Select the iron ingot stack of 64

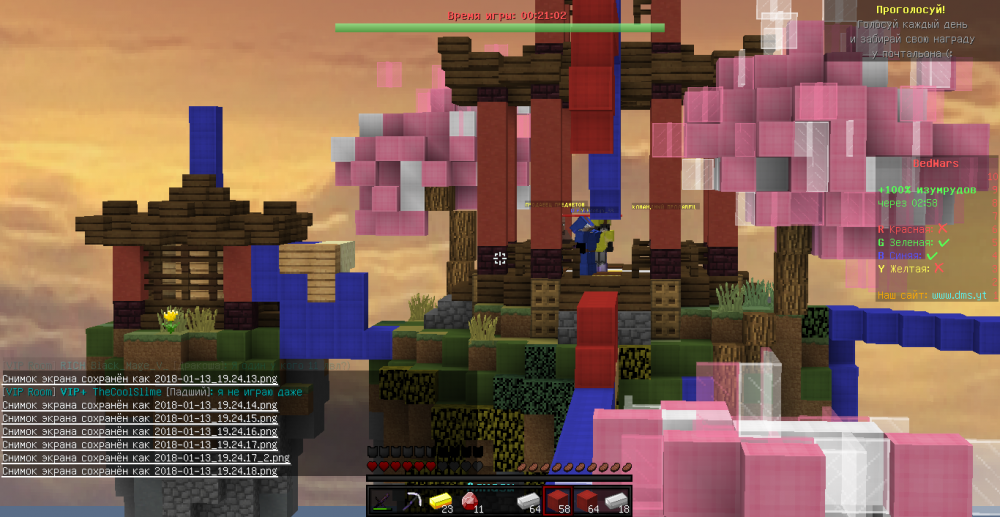click(528, 500)
